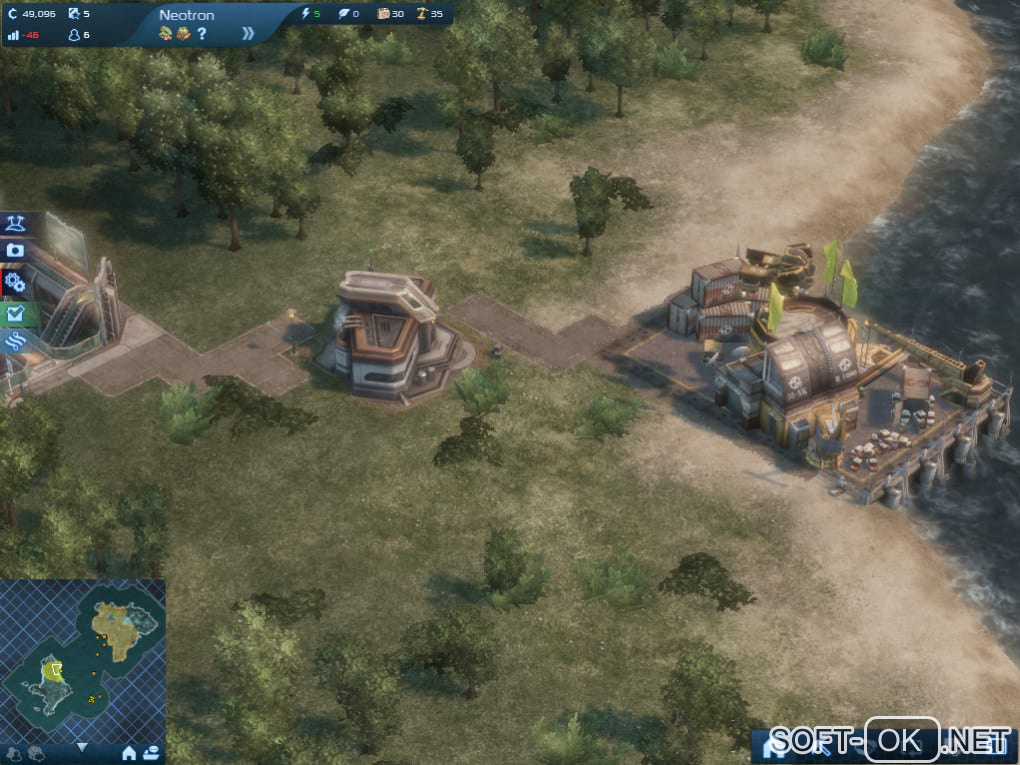The width and height of the screenshot is (1020, 765).
Task: Open the players icon below the minimap
Action: (14, 752)
